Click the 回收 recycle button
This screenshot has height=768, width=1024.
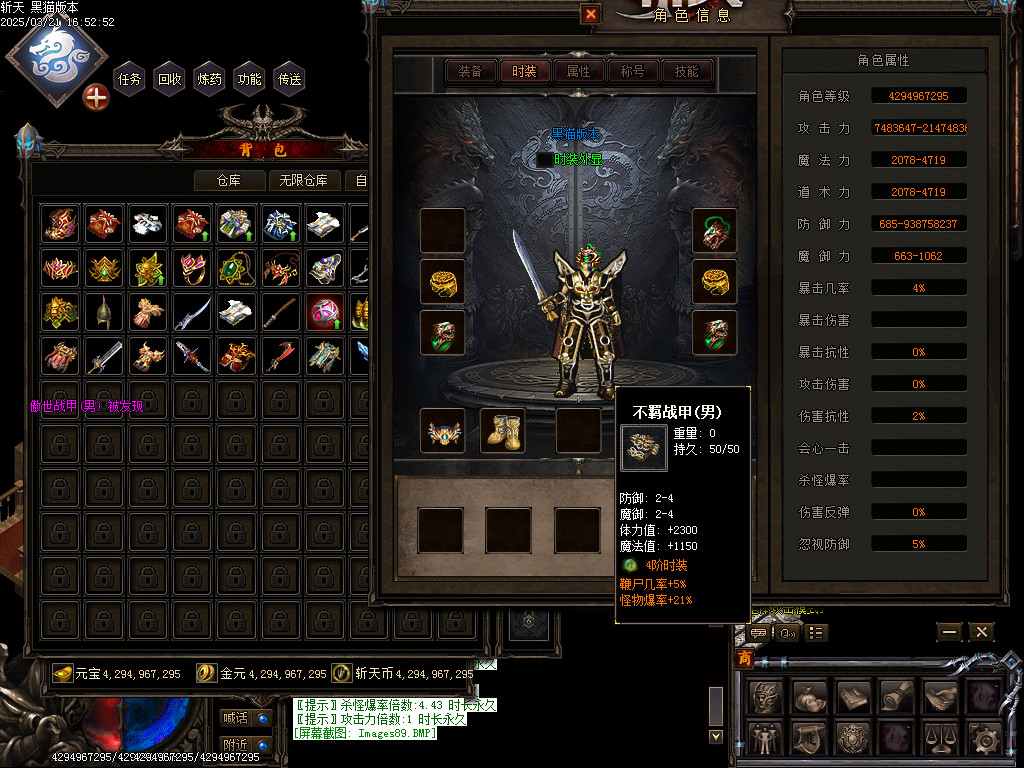click(170, 79)
